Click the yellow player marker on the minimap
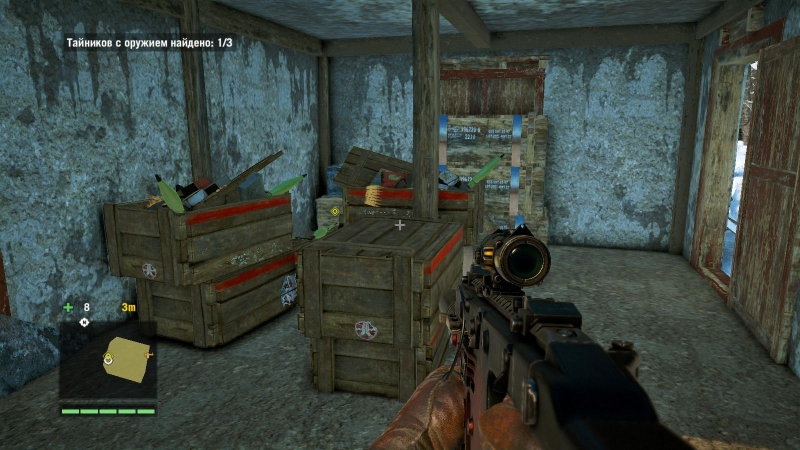The height and width of the screenshot is (450, 800). (107, 357)
